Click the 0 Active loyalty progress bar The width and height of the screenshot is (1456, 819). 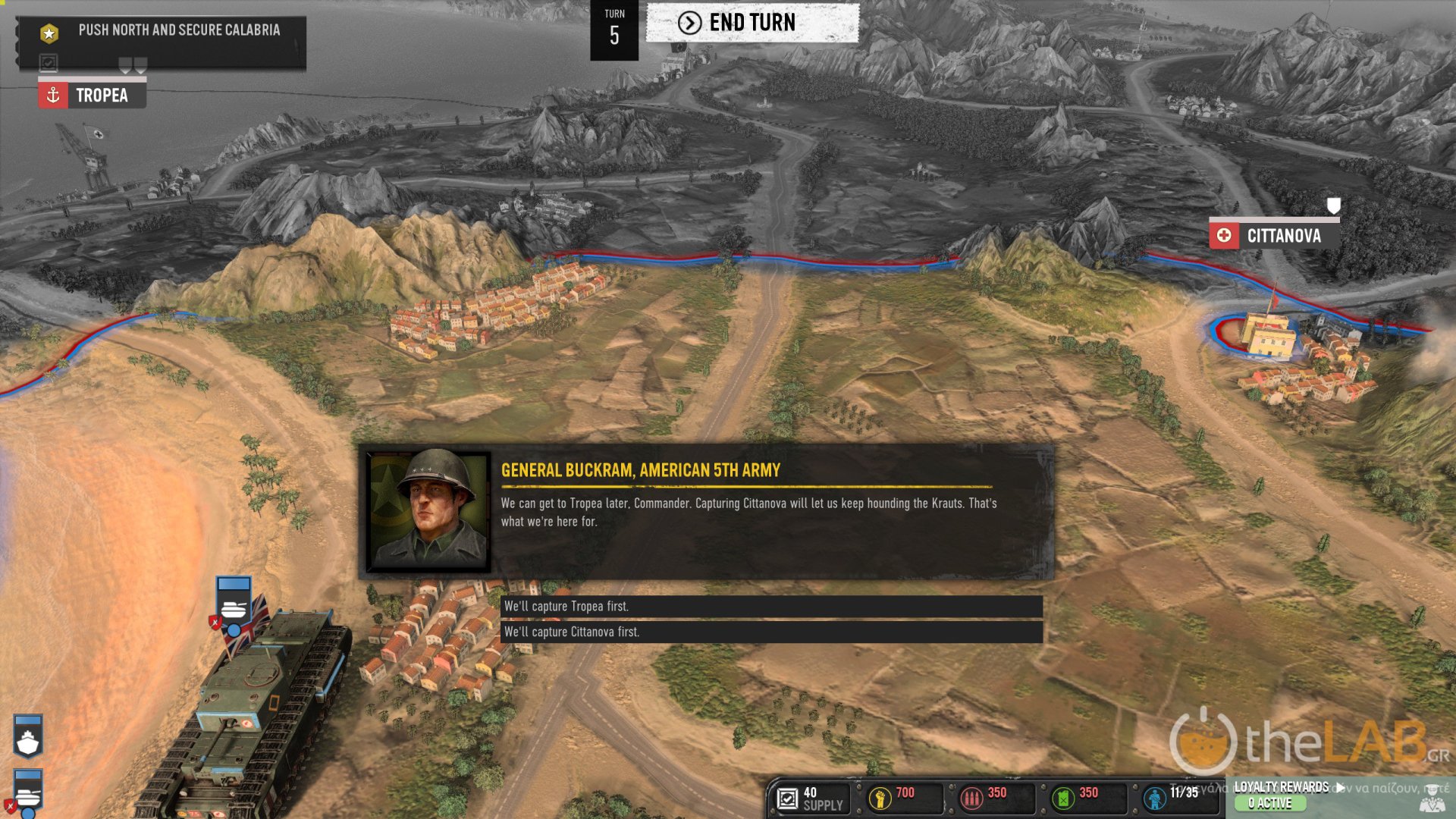tap(1269, 803)
